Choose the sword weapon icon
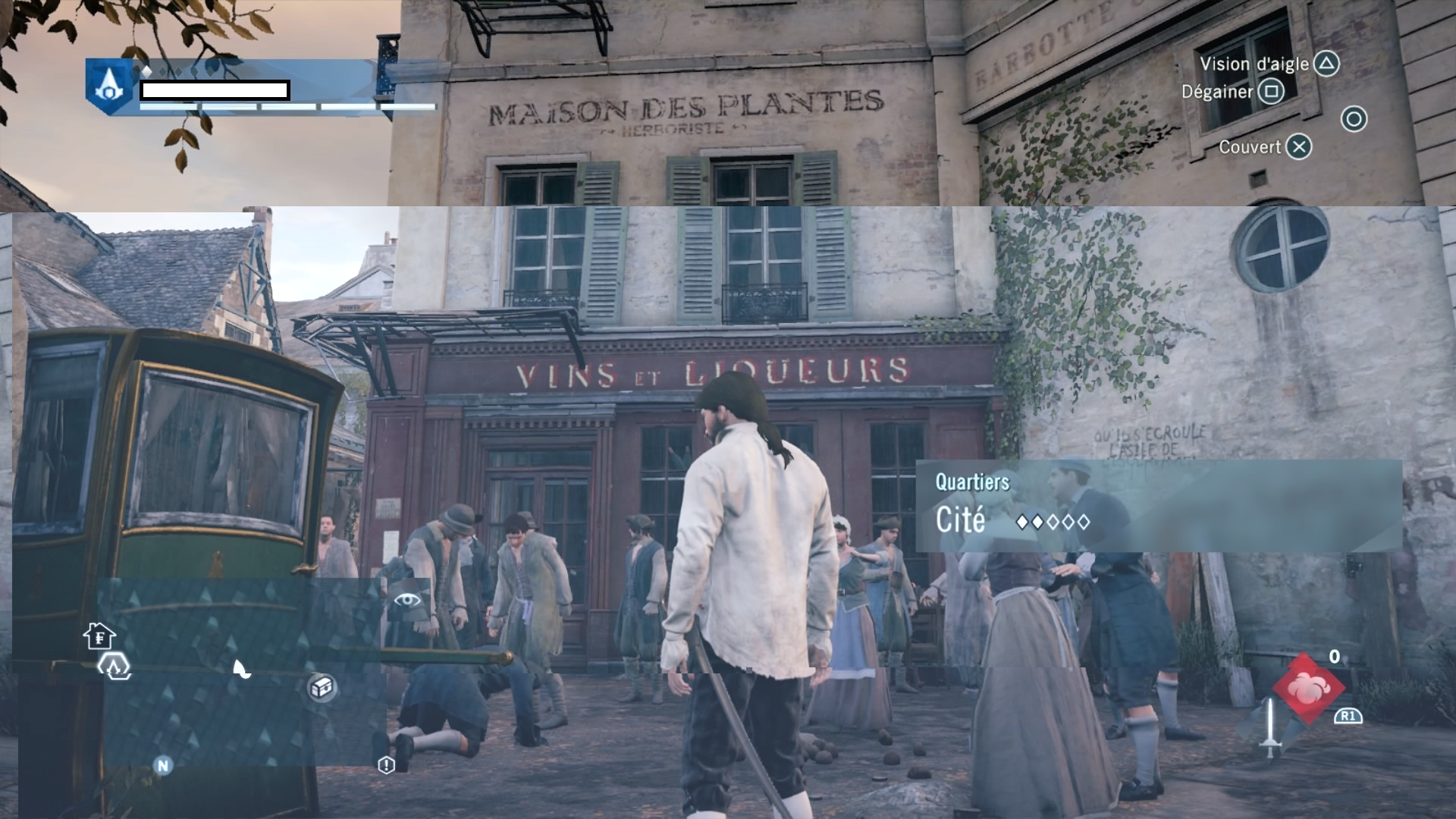This screenshot has width=1456, height=819. pyautogui.click(x=1270, y=726)
